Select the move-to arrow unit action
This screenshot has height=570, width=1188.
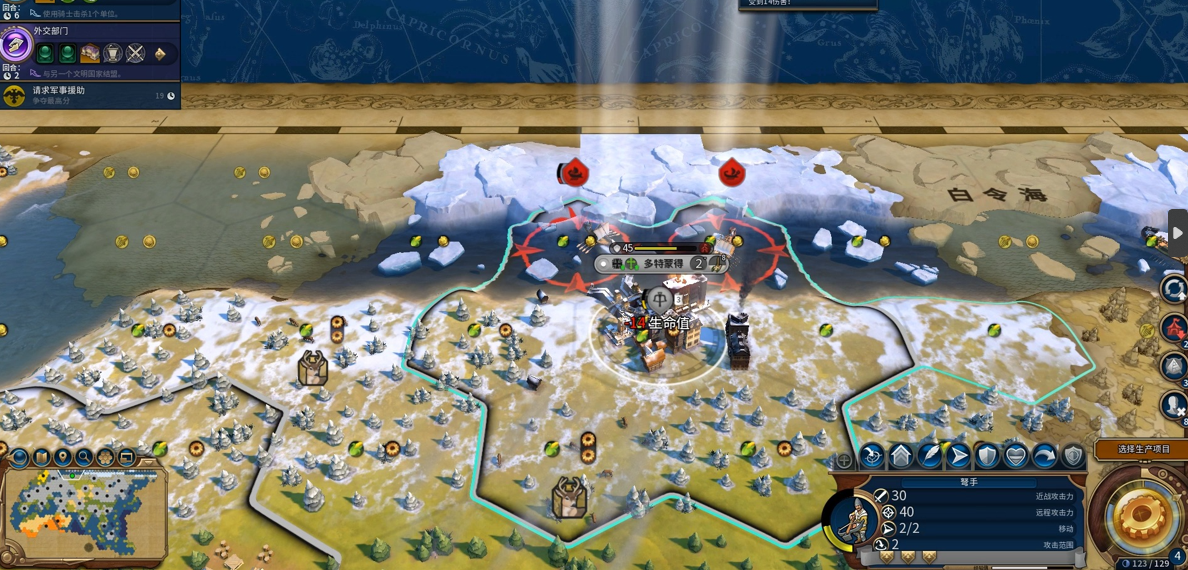[958, 456]
